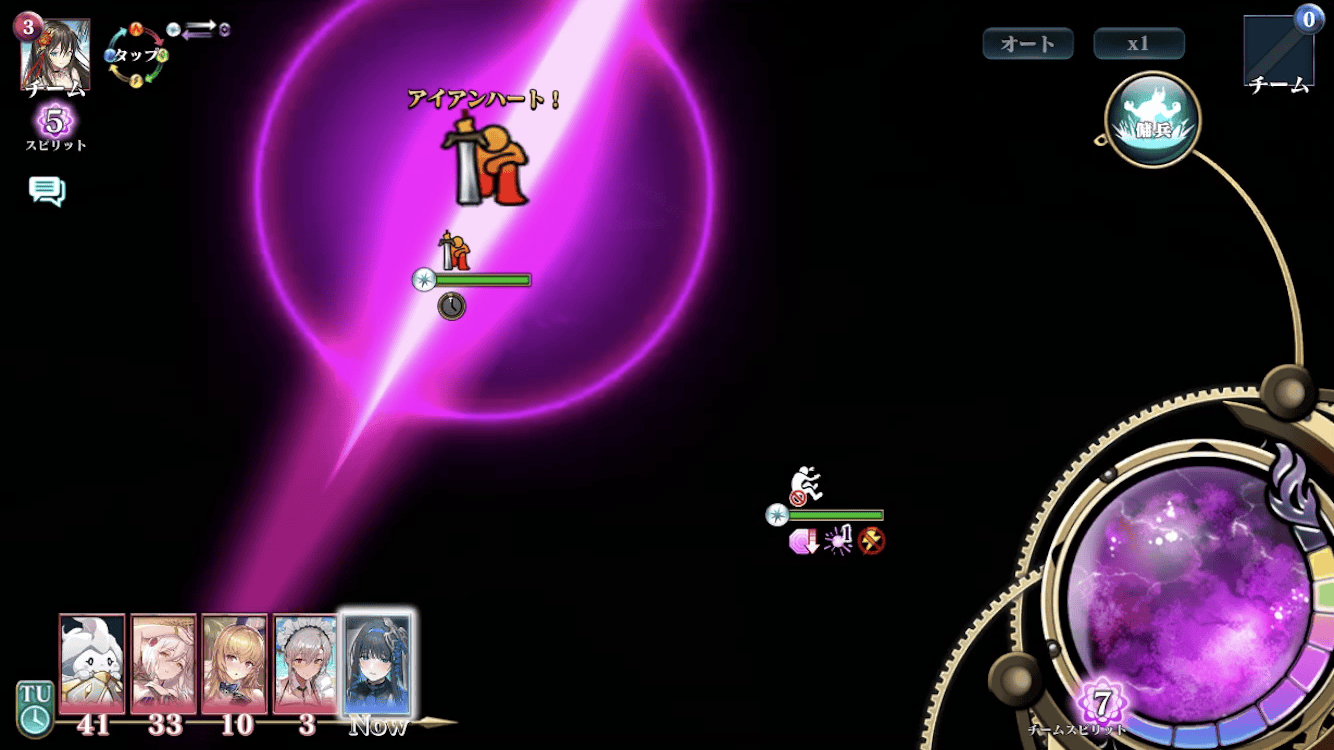Tap the element affinity chart
This screenshot has width=1334, height=750.
[137, 54]
